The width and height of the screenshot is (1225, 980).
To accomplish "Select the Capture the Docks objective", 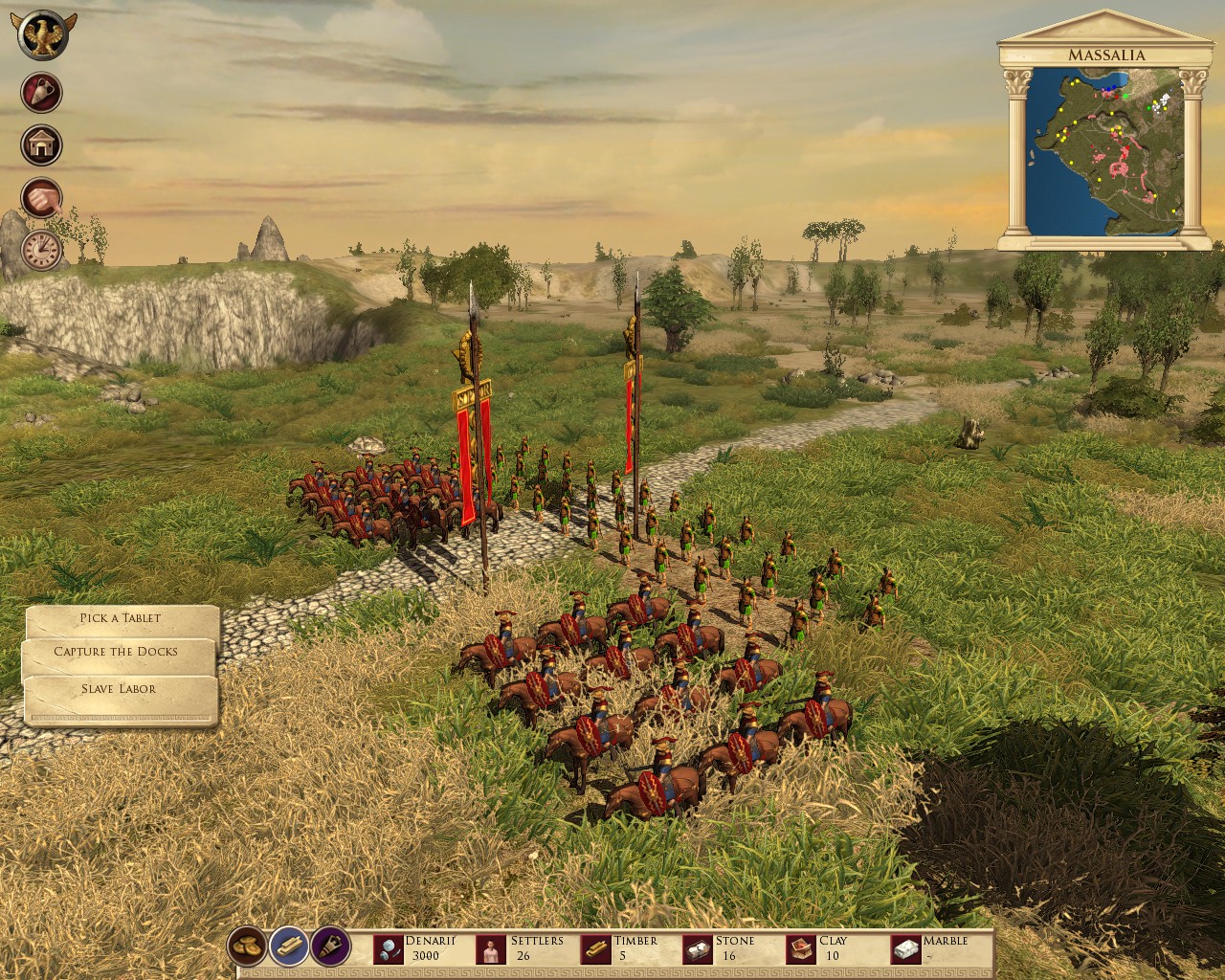I will 117,652.
